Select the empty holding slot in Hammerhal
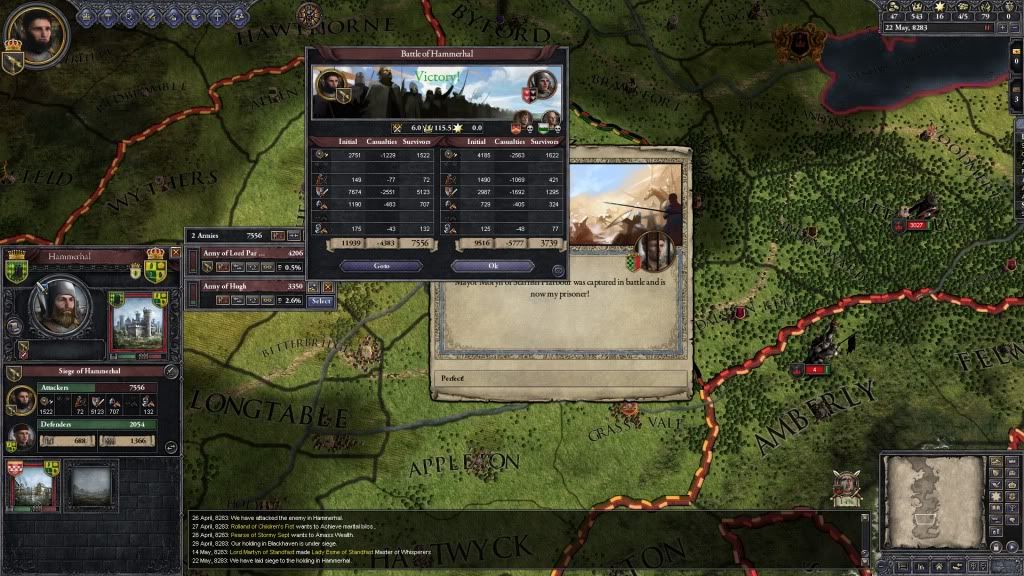The image size is (1024, 576). coord(92,487)
